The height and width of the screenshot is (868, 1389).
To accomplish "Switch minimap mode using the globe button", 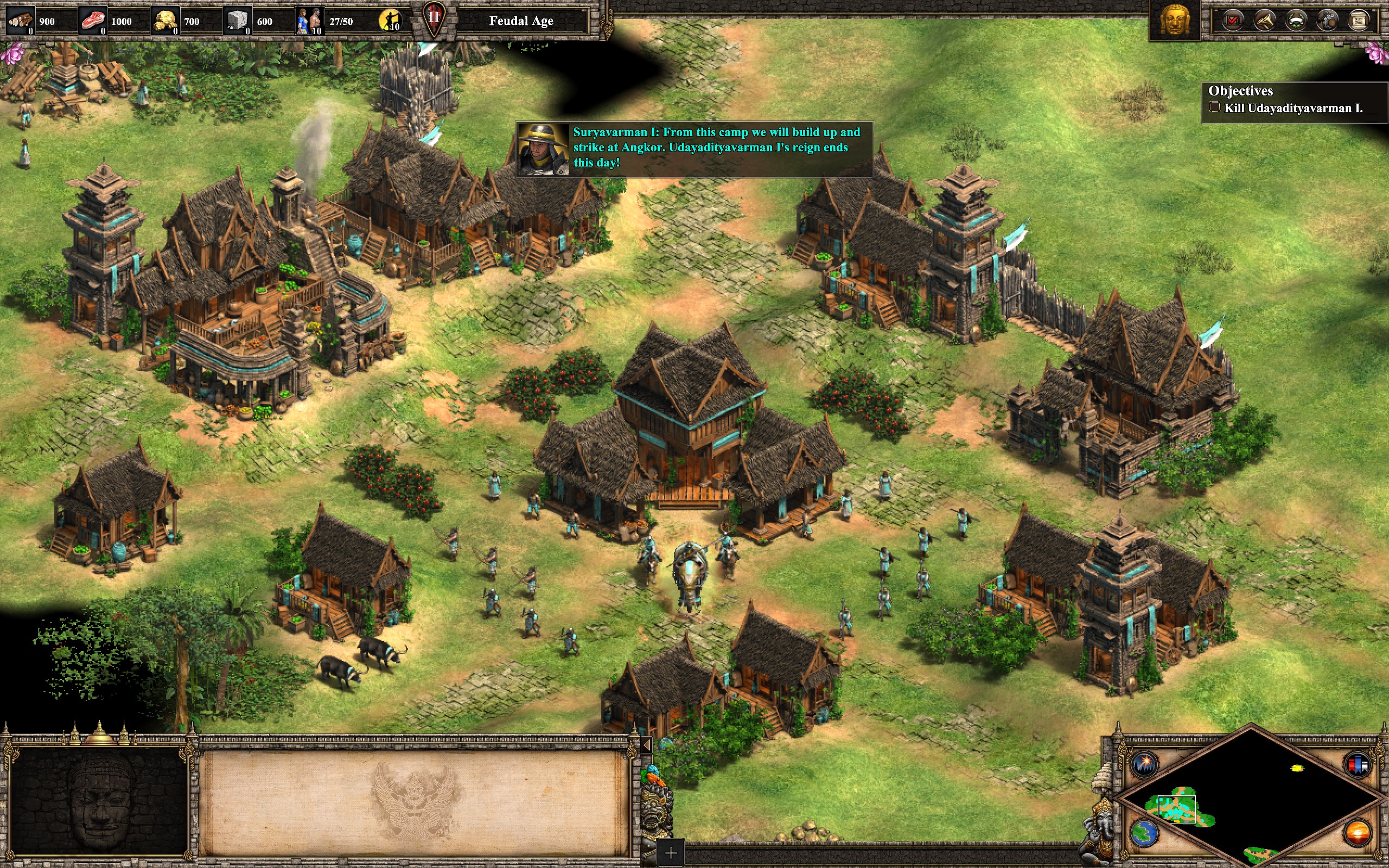I will tap(1144, 833).
